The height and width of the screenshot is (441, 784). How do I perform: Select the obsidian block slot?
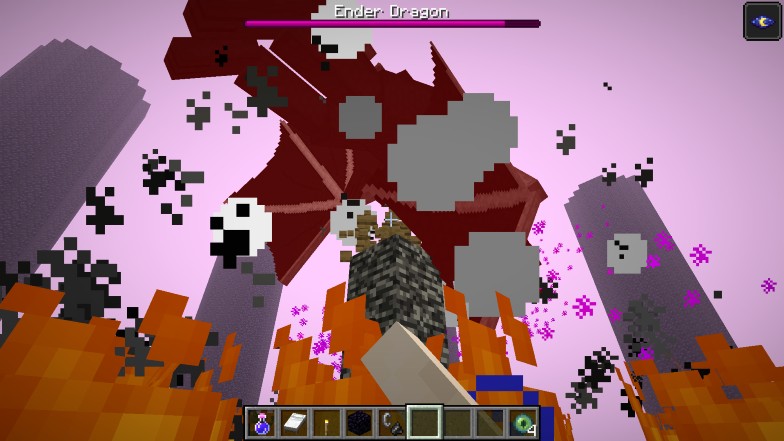pos(358,423)
